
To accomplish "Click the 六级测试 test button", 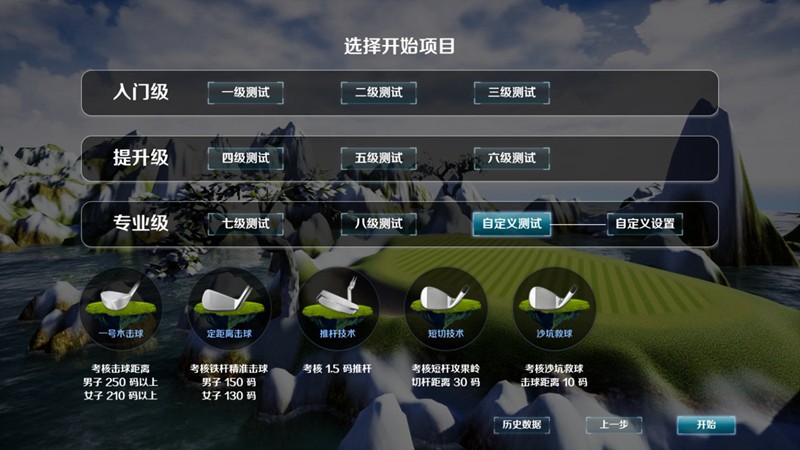I will coord(511,158).
